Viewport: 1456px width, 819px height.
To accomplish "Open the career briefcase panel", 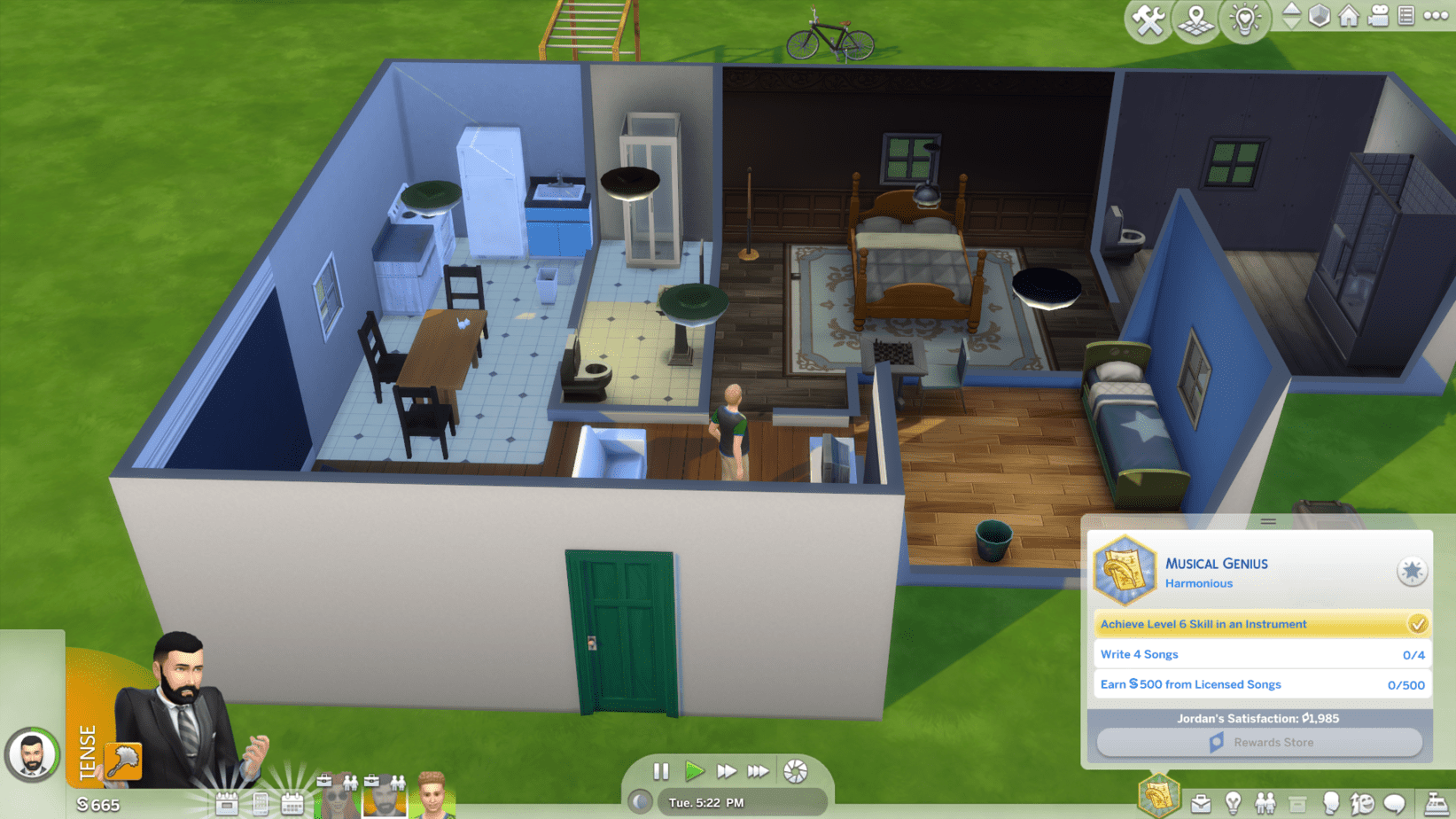I will point(1200,803).
